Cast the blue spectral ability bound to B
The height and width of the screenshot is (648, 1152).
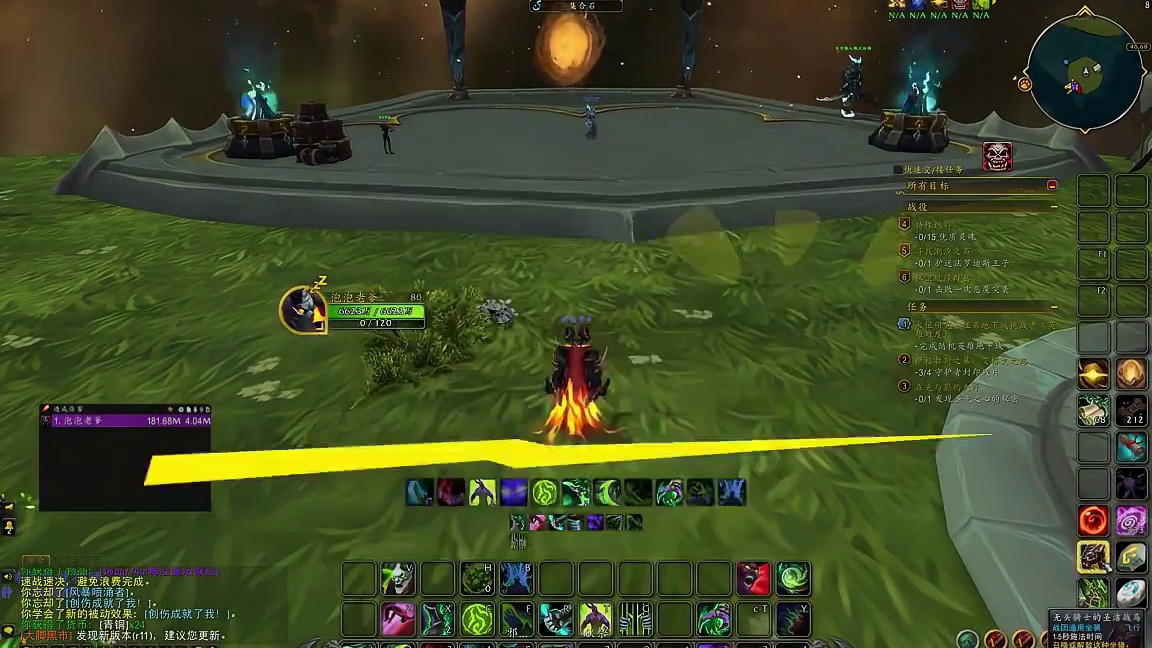(516, 579)
